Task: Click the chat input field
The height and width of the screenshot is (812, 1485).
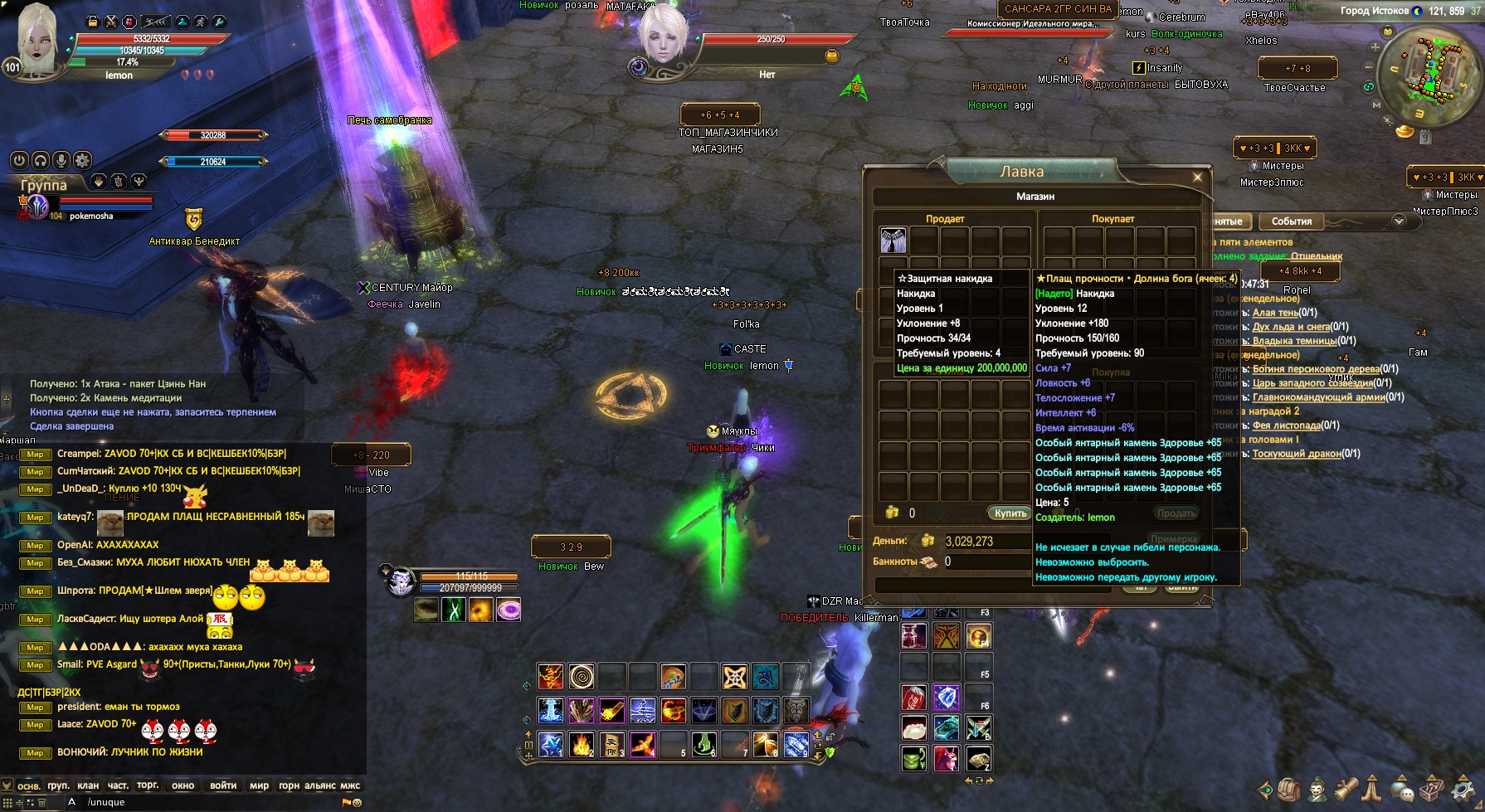Action: click(x=207, y=802)
